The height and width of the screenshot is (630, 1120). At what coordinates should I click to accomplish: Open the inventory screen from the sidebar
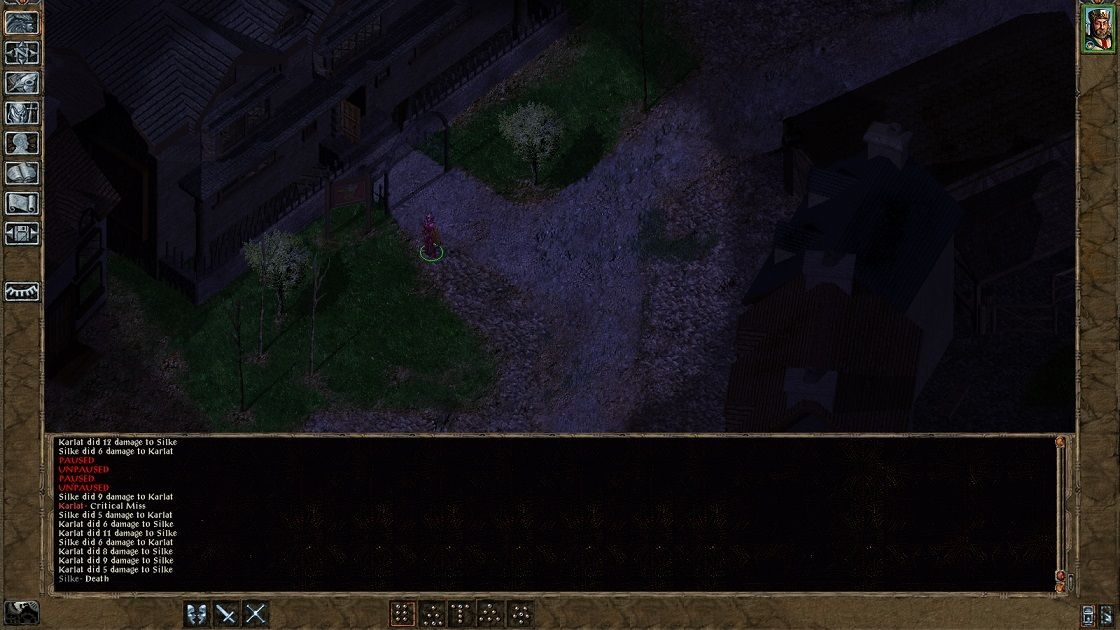click(22, 113)
